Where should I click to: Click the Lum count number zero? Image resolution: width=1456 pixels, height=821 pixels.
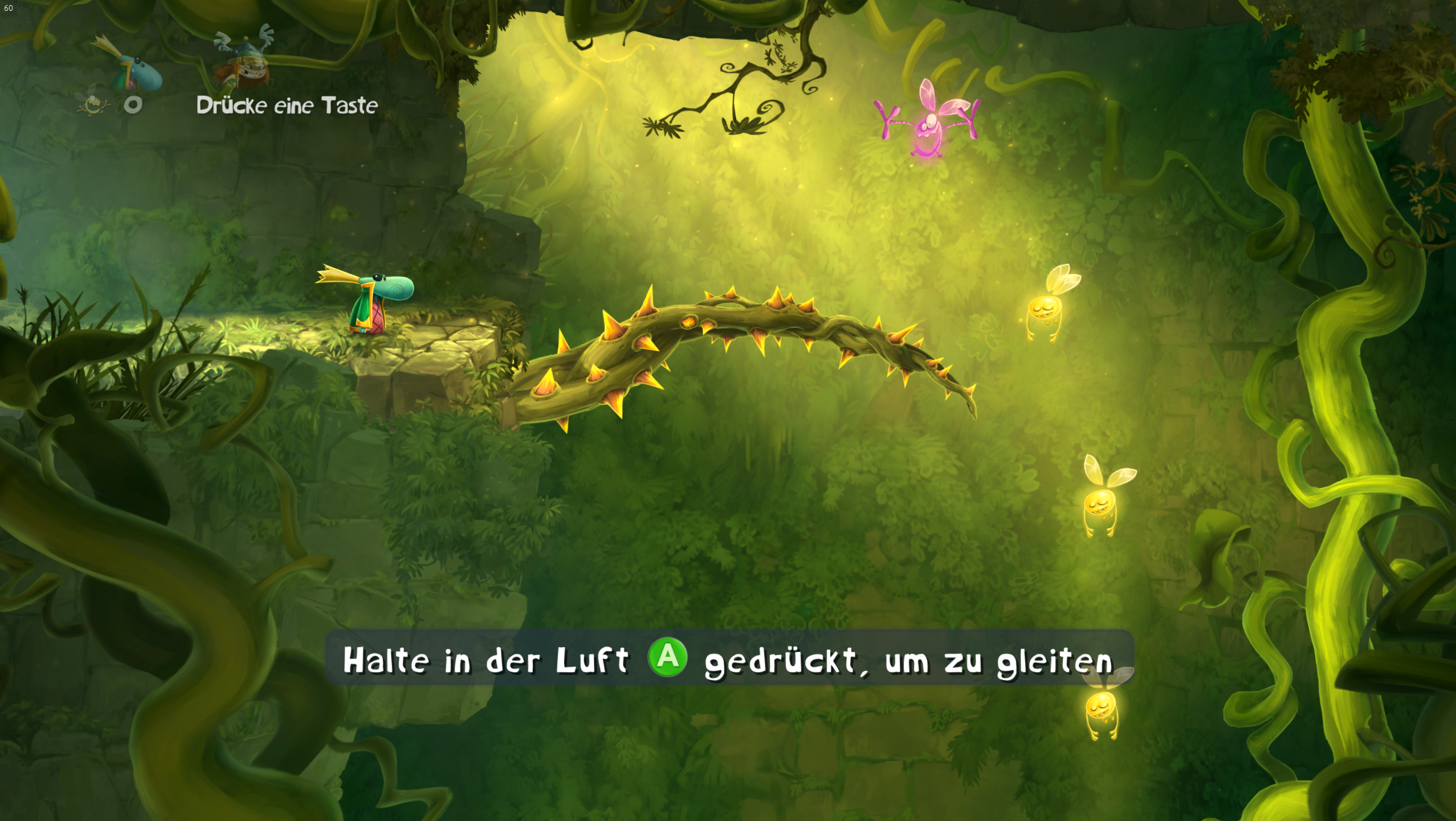point(132,104)
